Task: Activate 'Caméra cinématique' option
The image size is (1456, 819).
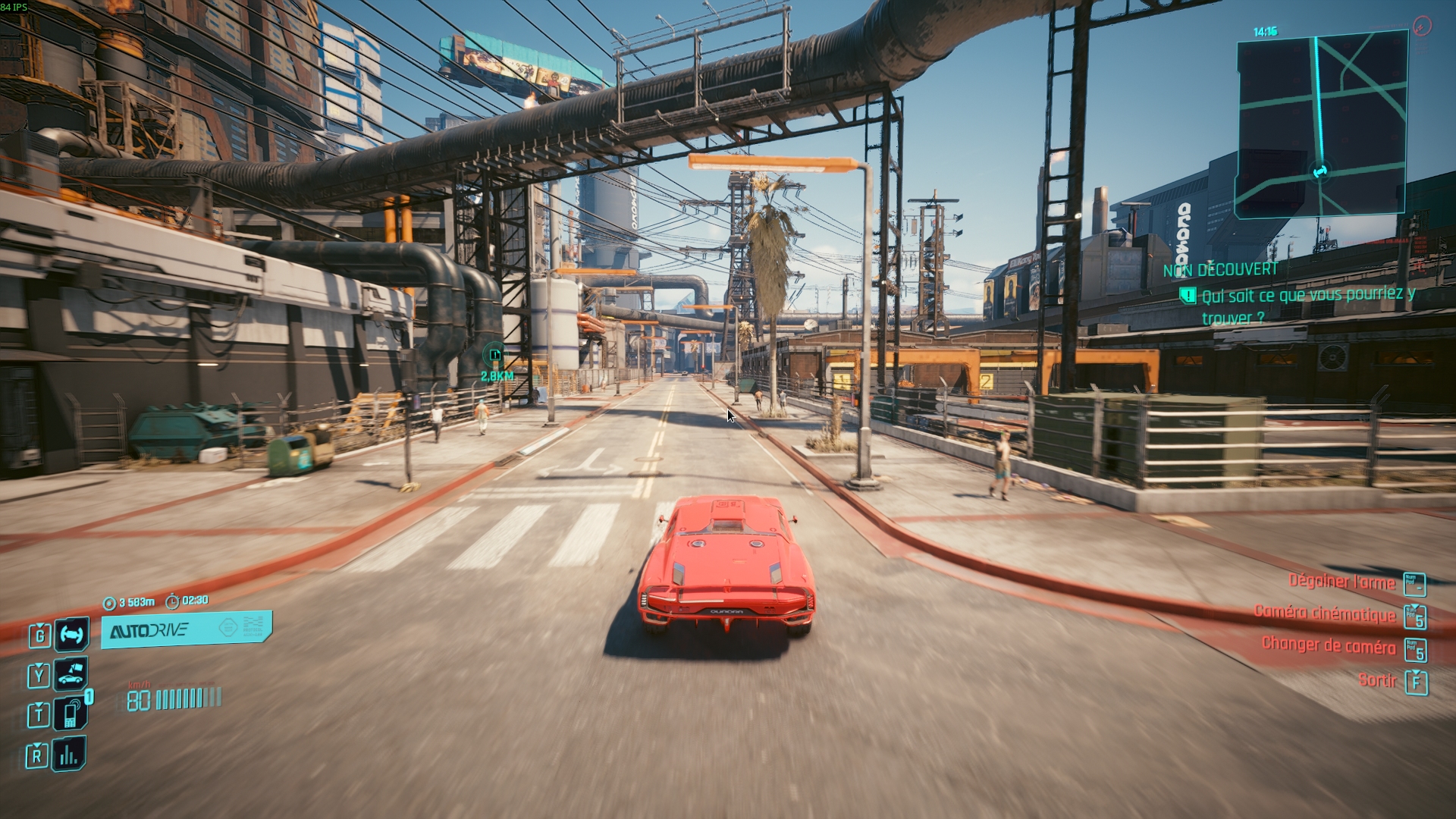Action: 1325,613
